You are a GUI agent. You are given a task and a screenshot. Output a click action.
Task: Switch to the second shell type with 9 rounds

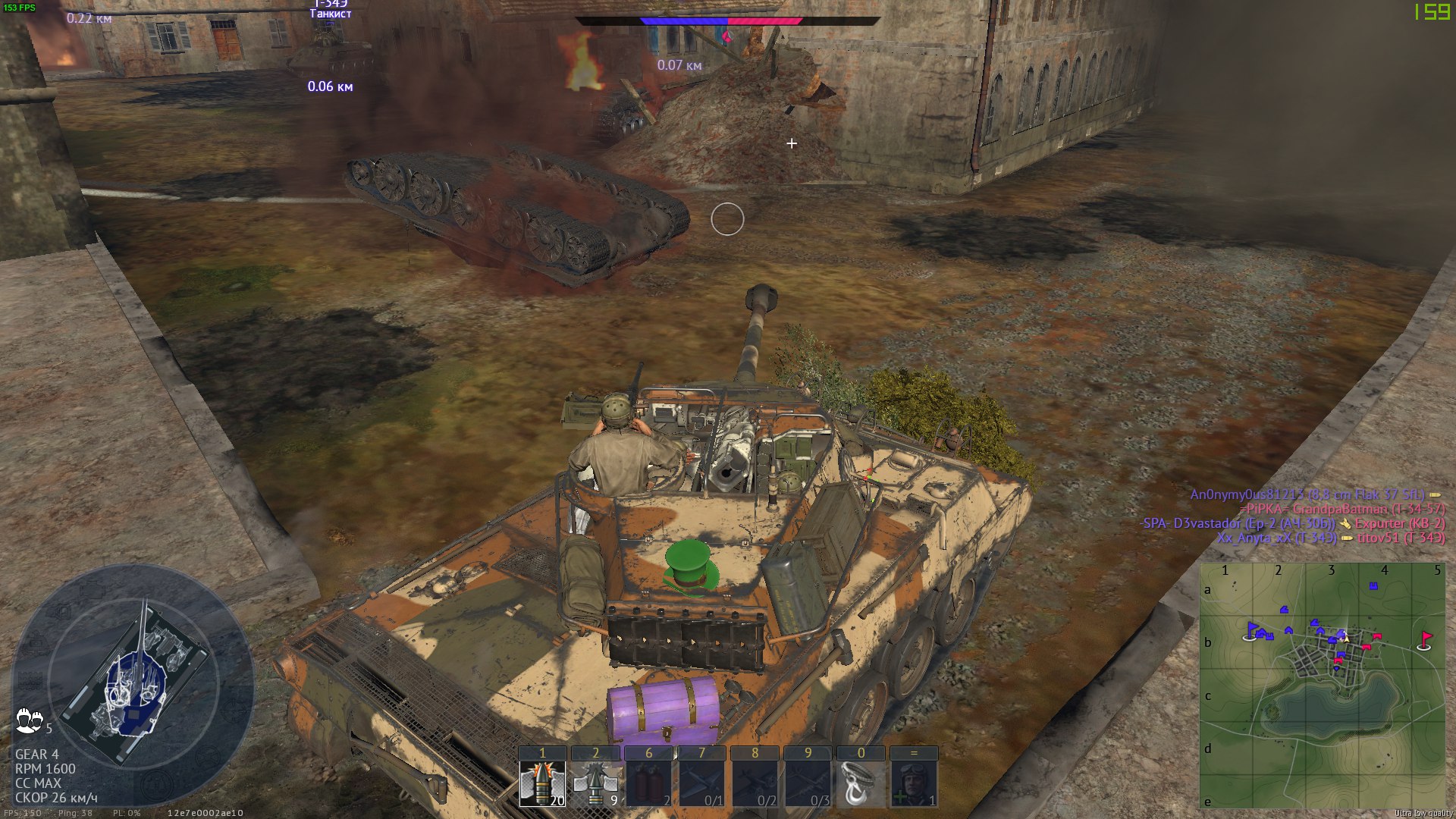[x=595, y=783]
